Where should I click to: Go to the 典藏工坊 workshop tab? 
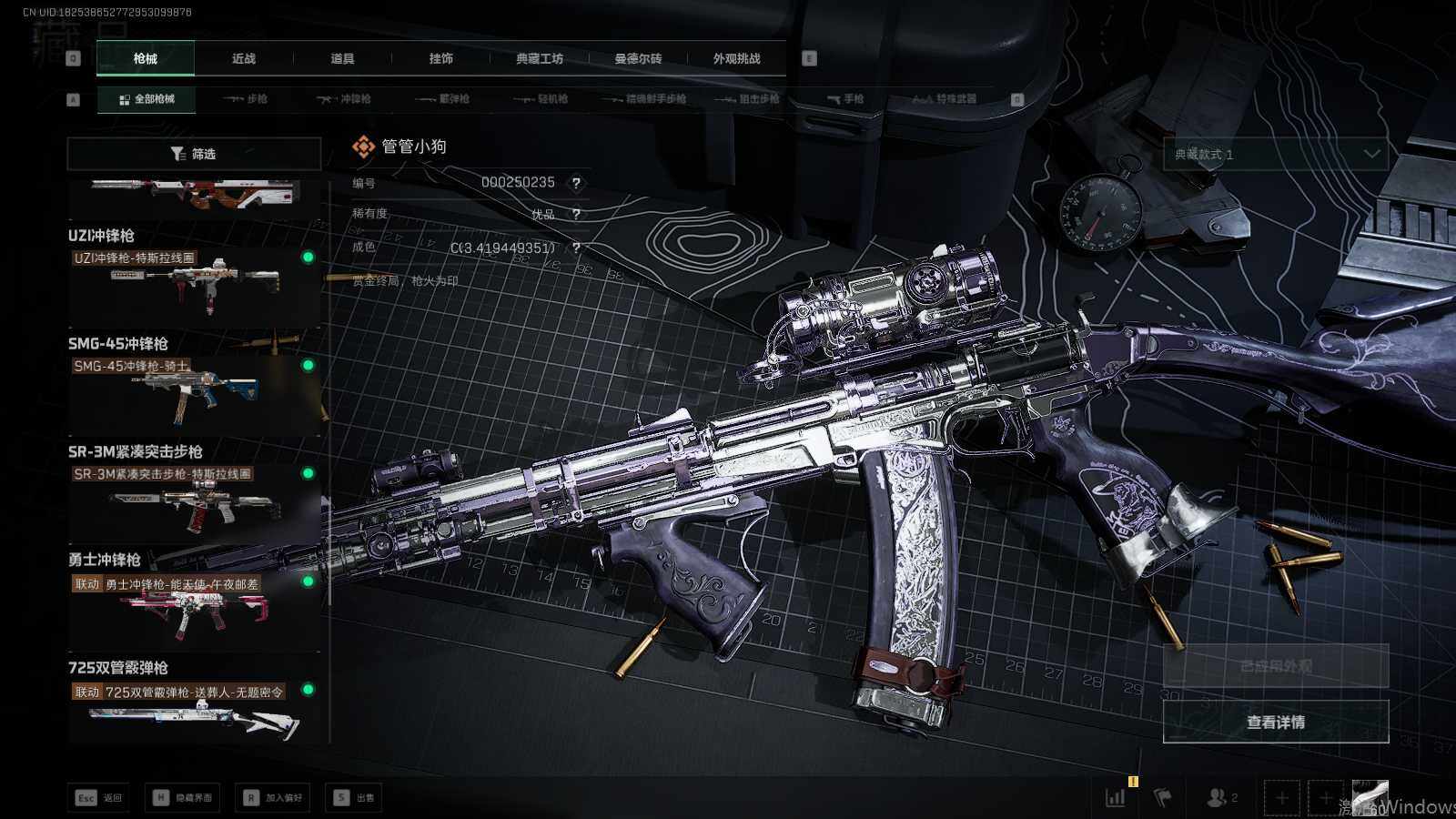pyautogui.click(x=540, y=58)
